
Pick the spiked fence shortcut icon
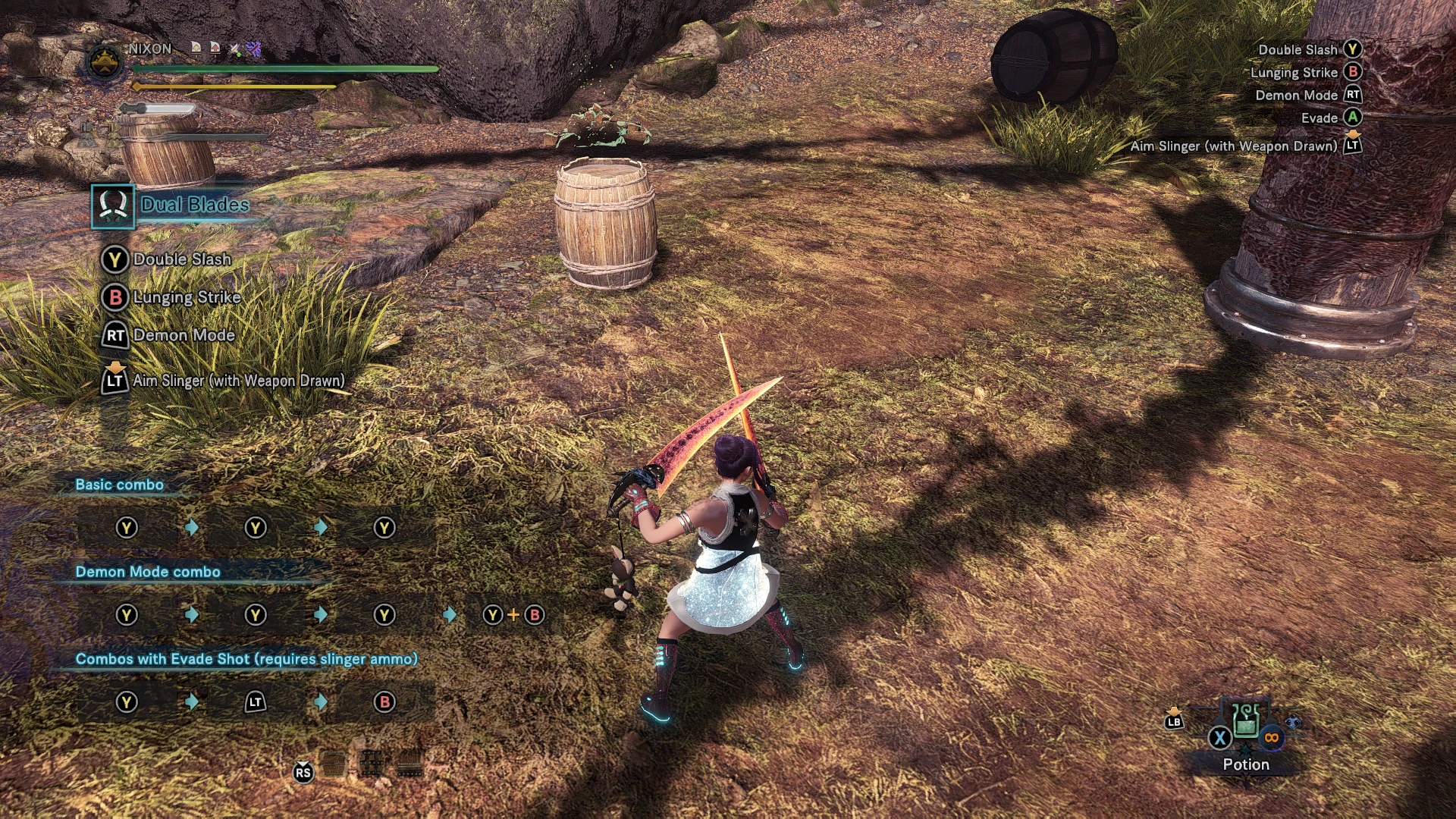pos(409,764)
